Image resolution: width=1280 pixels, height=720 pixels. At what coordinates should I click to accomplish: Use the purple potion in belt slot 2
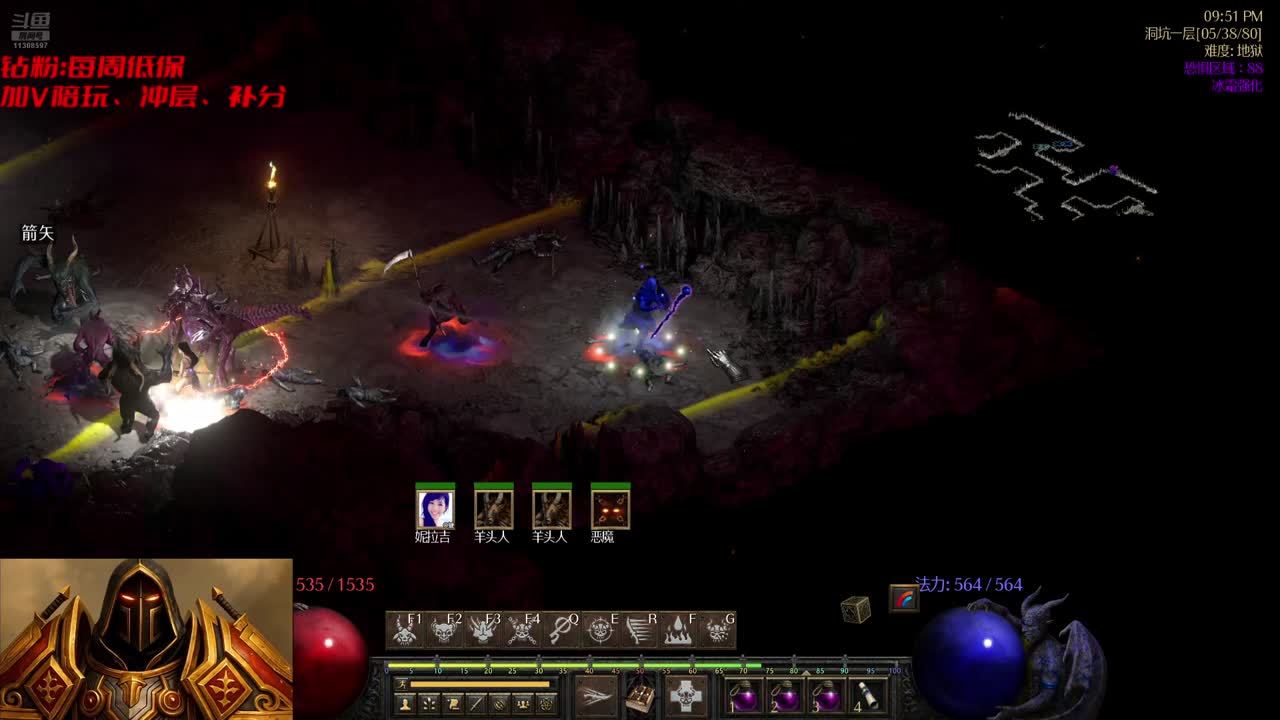[x=785, y=696]
